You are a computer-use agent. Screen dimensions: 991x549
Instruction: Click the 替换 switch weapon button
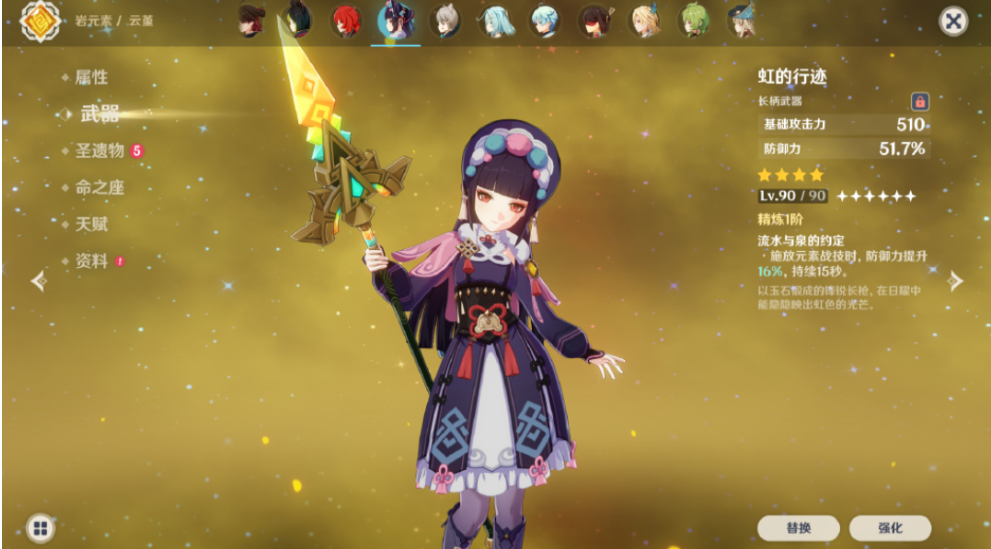point(797,528)
